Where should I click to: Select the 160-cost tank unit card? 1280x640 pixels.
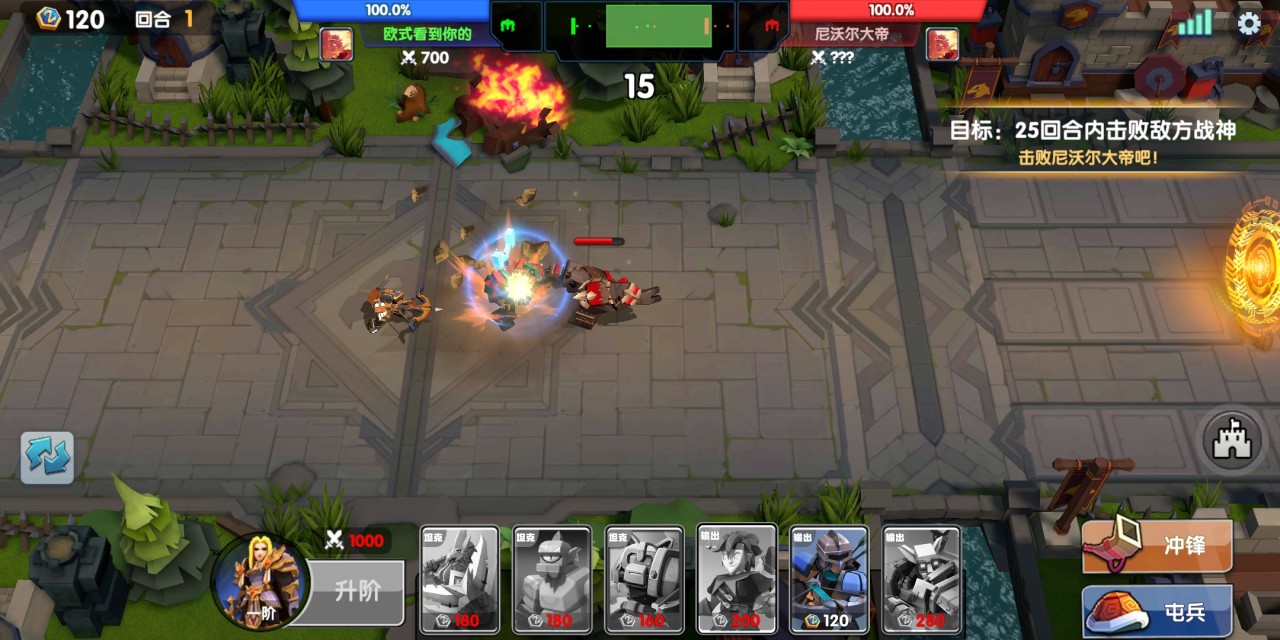point(644,580)
